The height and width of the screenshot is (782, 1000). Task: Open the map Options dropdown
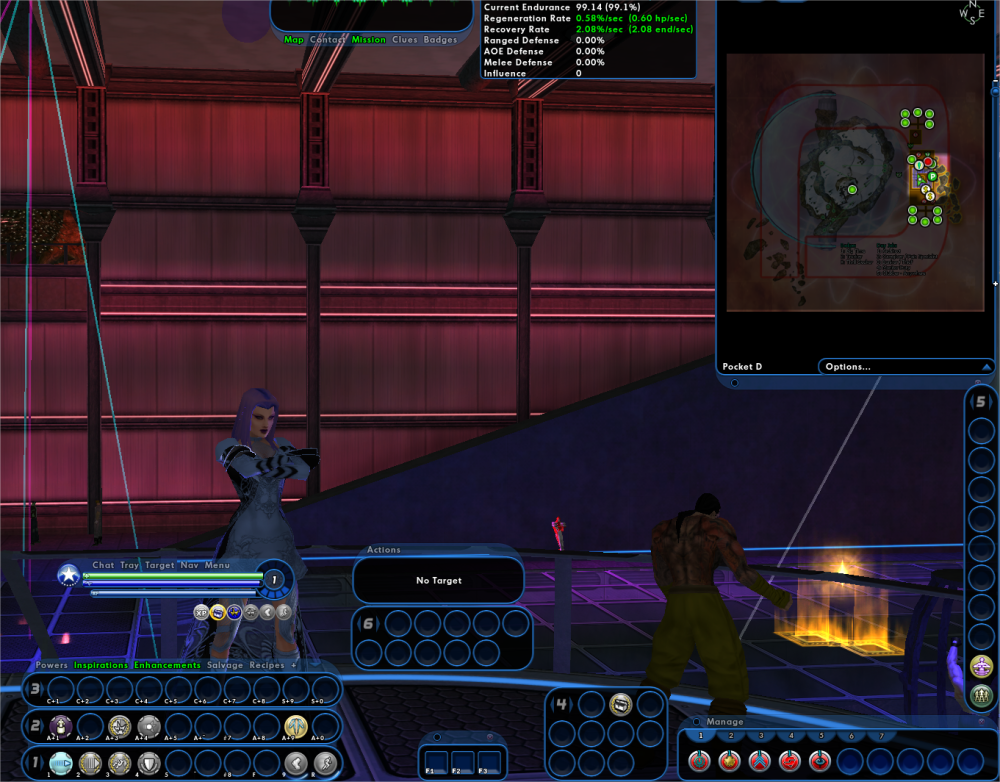click(906, 367)
